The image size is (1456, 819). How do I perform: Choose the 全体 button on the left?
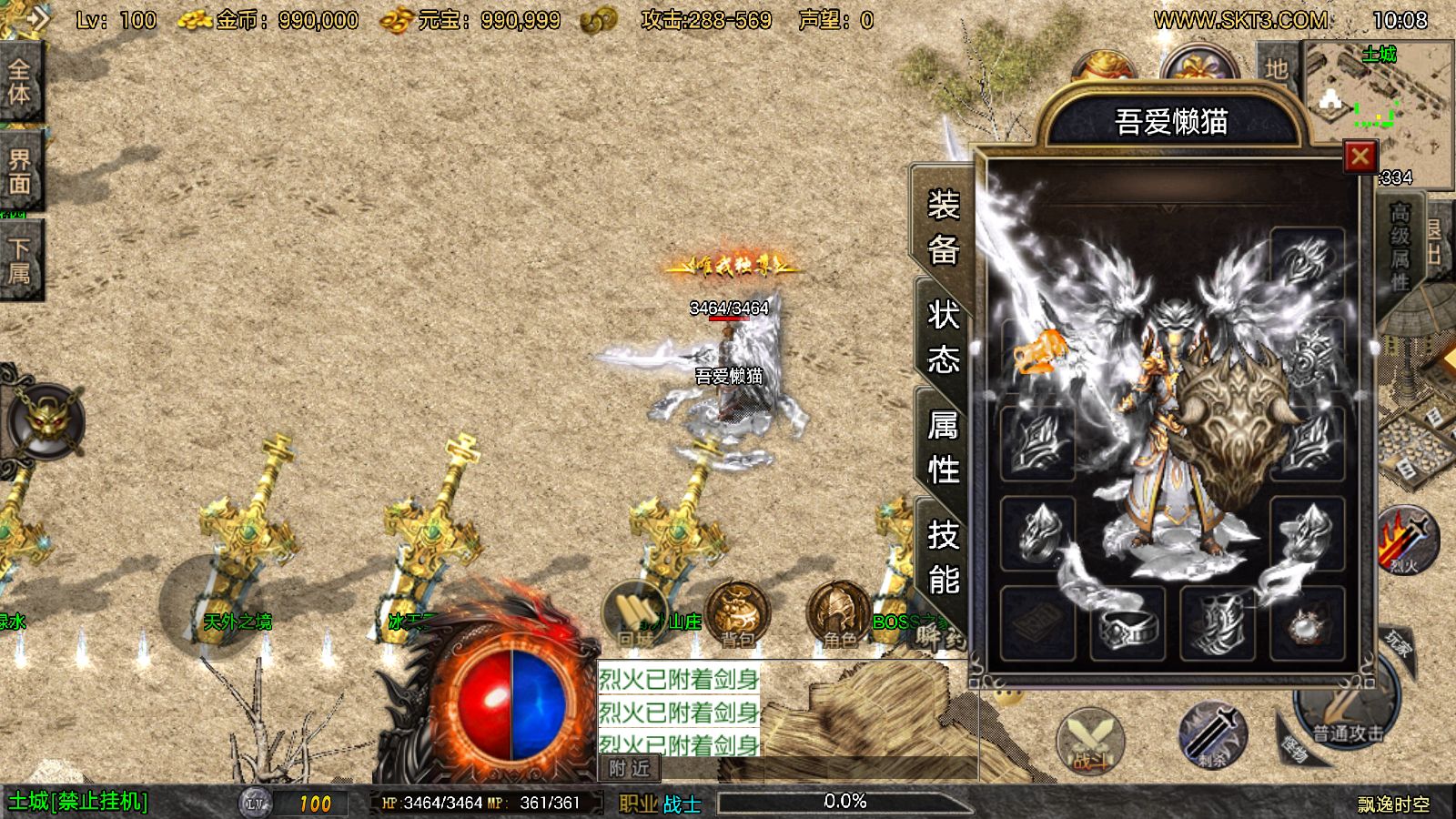click(x=20, y=82)
